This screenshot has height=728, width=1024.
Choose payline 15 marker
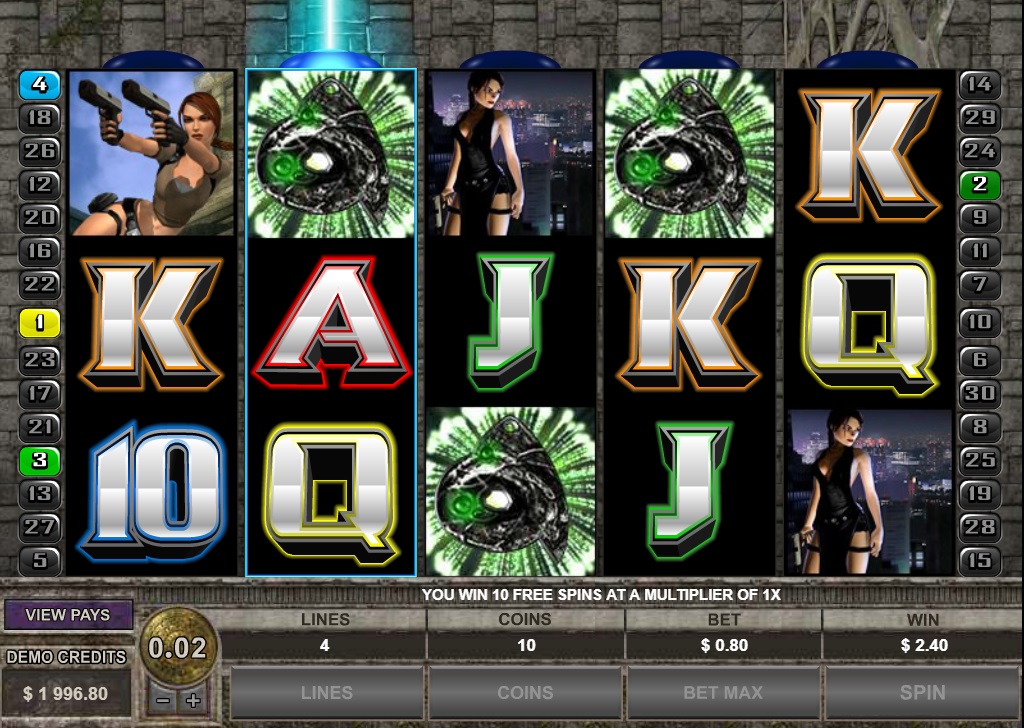(980, 560)
